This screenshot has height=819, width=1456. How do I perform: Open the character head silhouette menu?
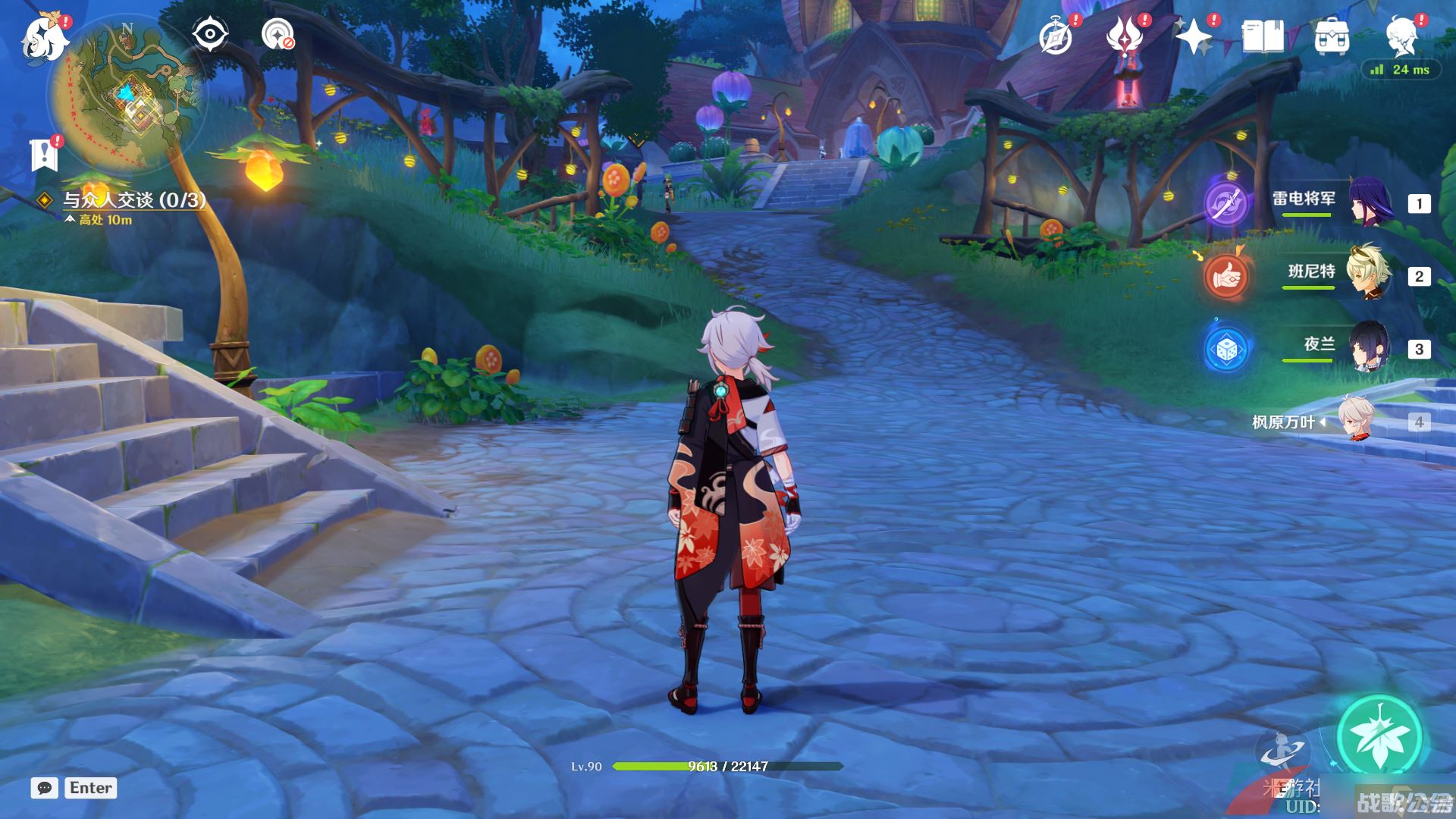click(1401, 36)
